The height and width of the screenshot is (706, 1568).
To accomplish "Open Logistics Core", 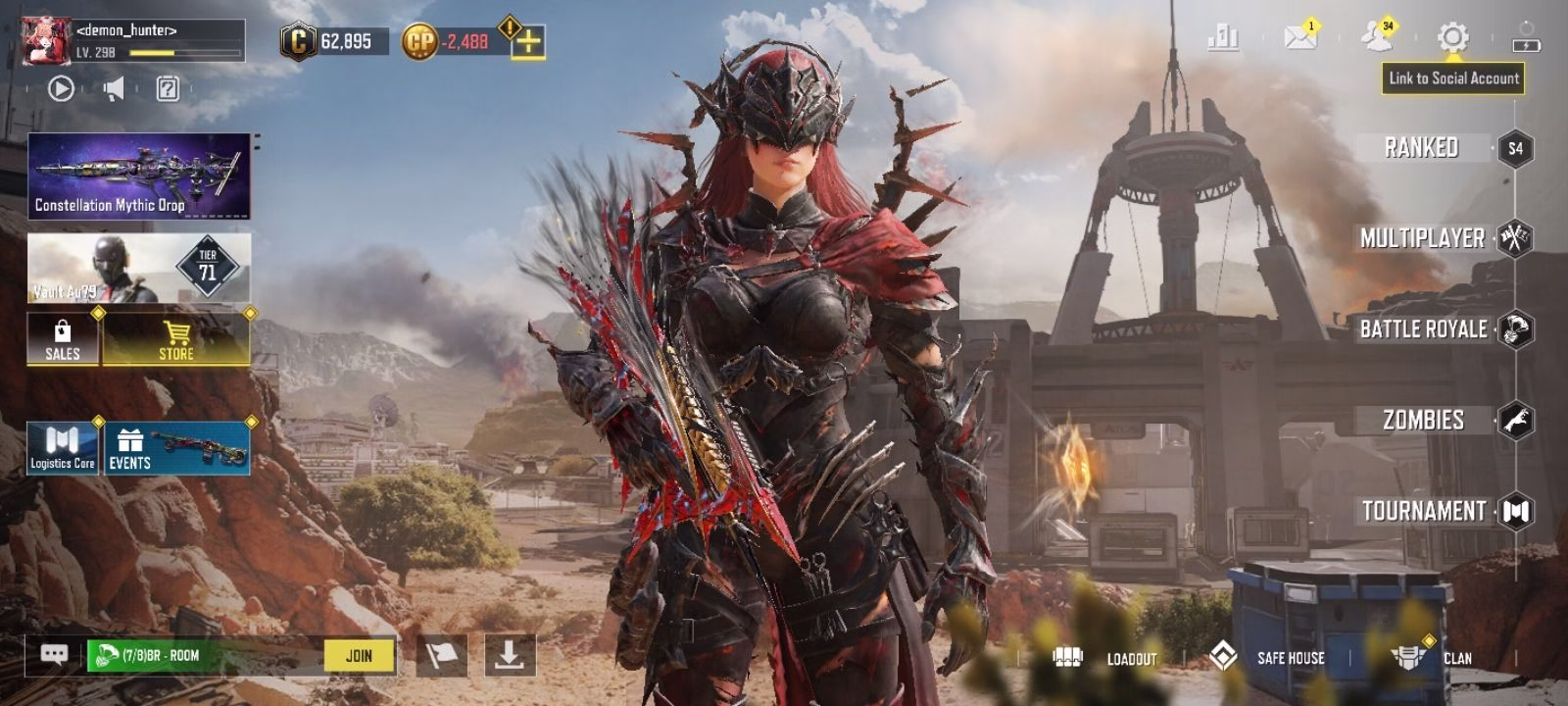I will click(63, 448).
